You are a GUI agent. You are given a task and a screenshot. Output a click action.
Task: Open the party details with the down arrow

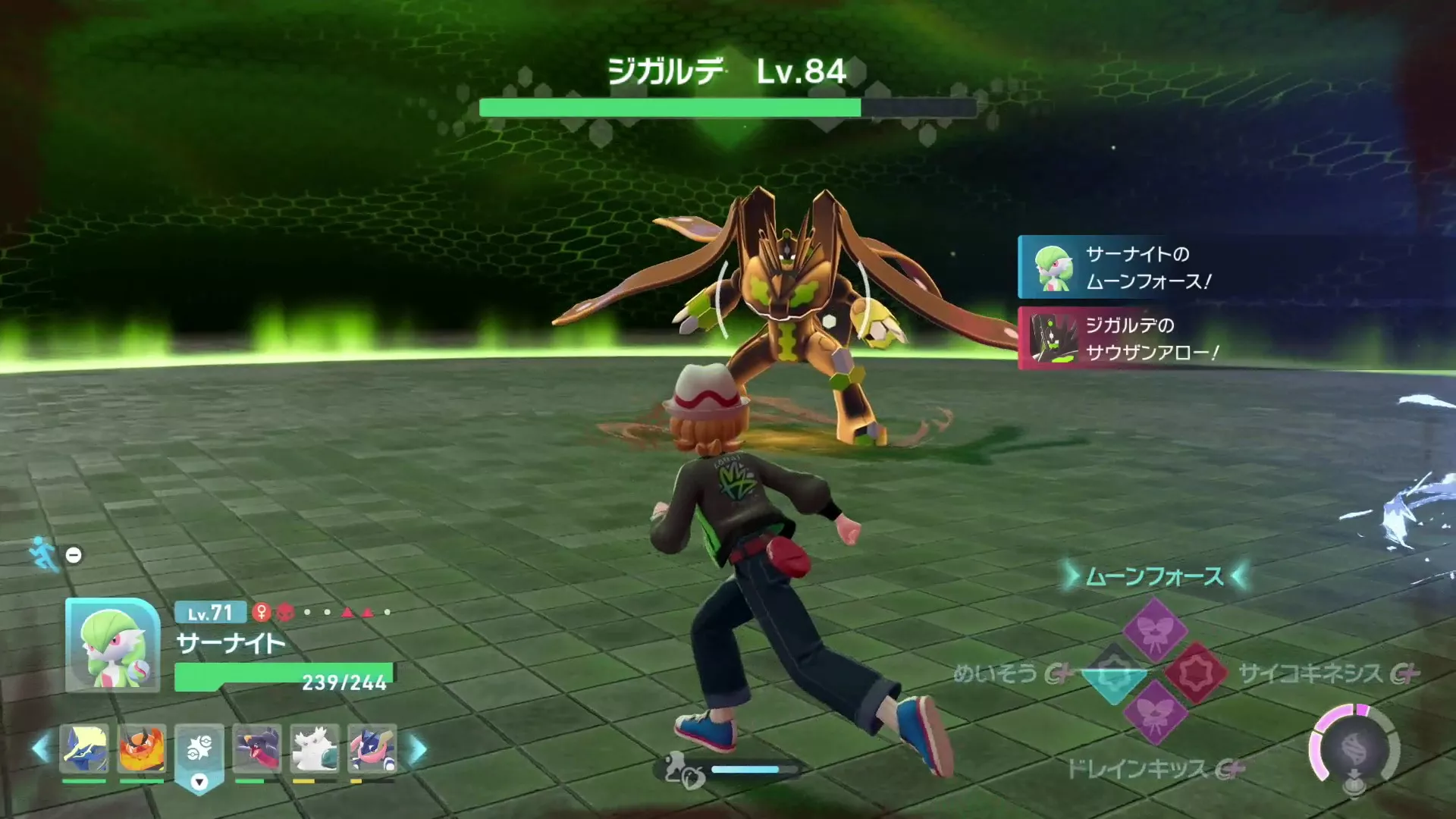pyautogui.click(x=199, y=782)
